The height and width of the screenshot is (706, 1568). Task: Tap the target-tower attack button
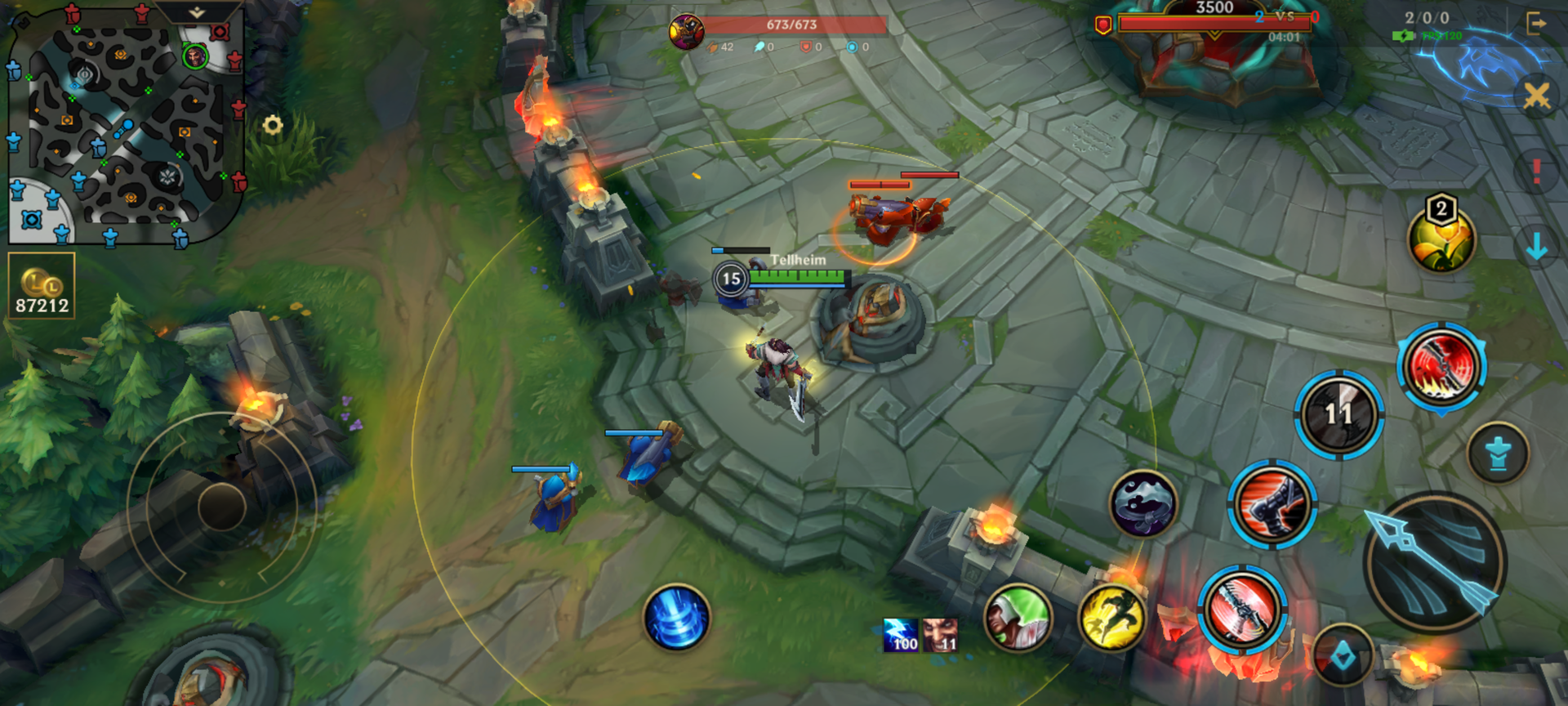(1498, 453)
